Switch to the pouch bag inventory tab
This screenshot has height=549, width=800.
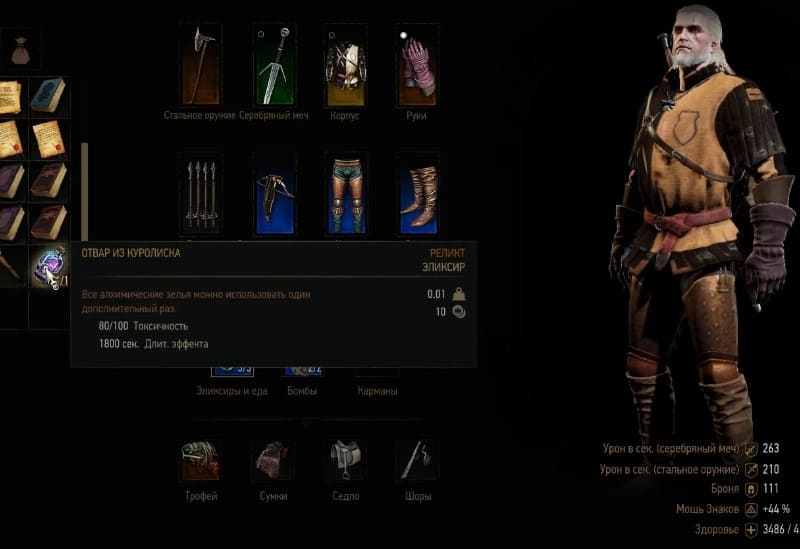[20, 46]
